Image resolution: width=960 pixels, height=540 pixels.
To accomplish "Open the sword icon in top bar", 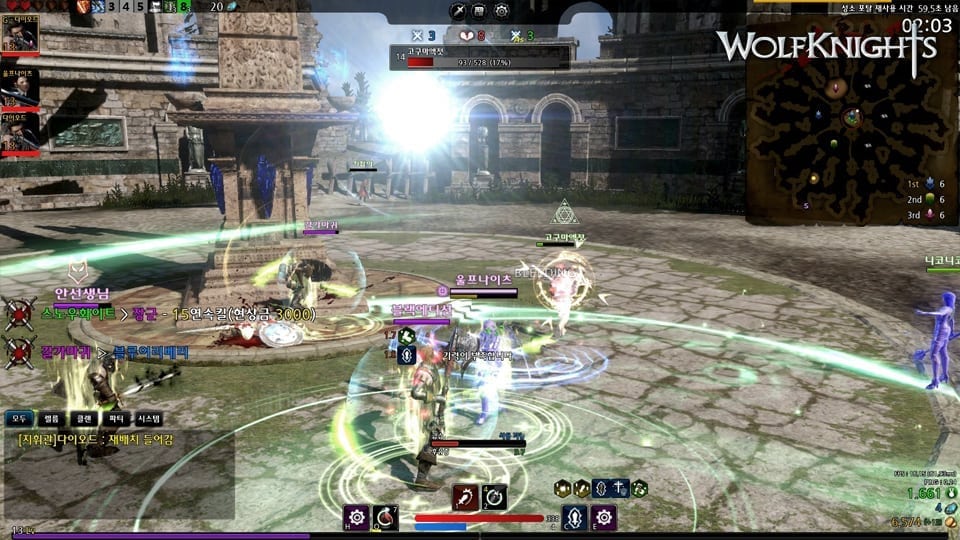I will click(x=458, y=12).
